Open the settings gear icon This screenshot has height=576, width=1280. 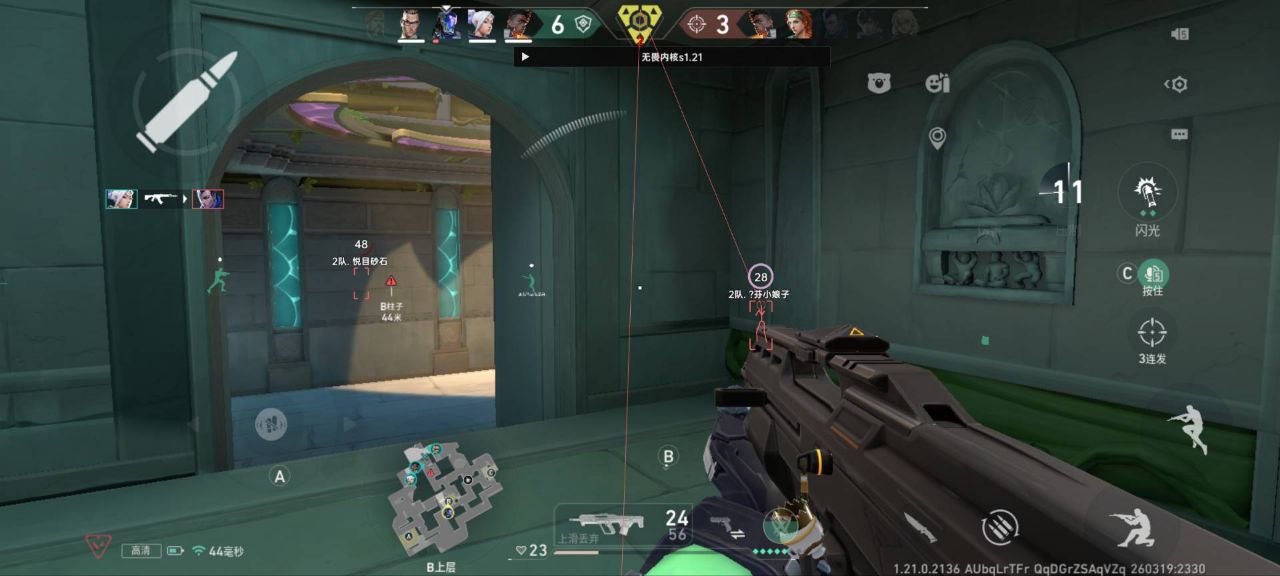tap(1178, 85)
